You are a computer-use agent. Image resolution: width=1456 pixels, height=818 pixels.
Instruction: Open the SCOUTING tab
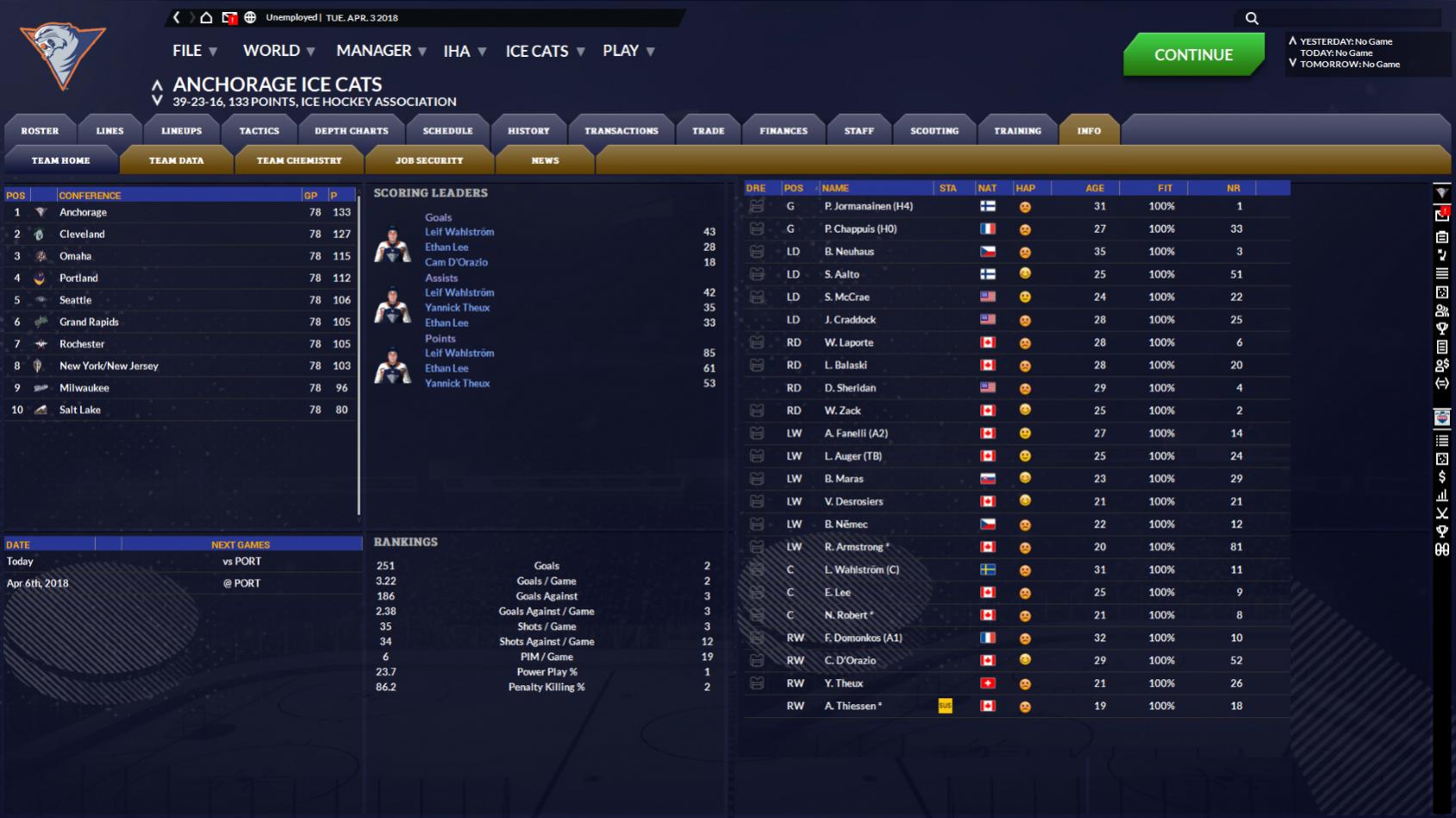click(934, 131)
